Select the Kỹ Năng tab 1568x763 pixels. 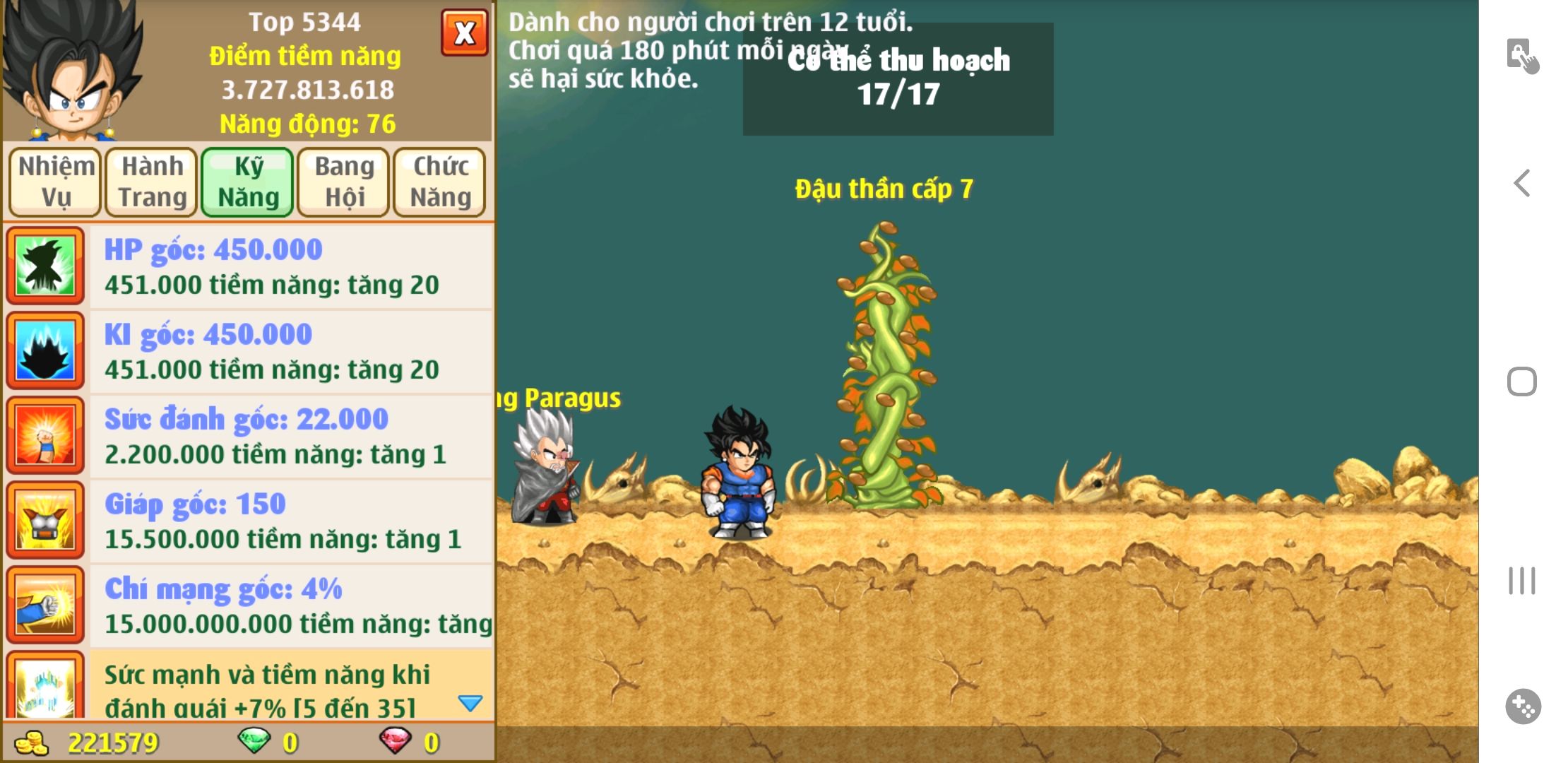point(248,182)
